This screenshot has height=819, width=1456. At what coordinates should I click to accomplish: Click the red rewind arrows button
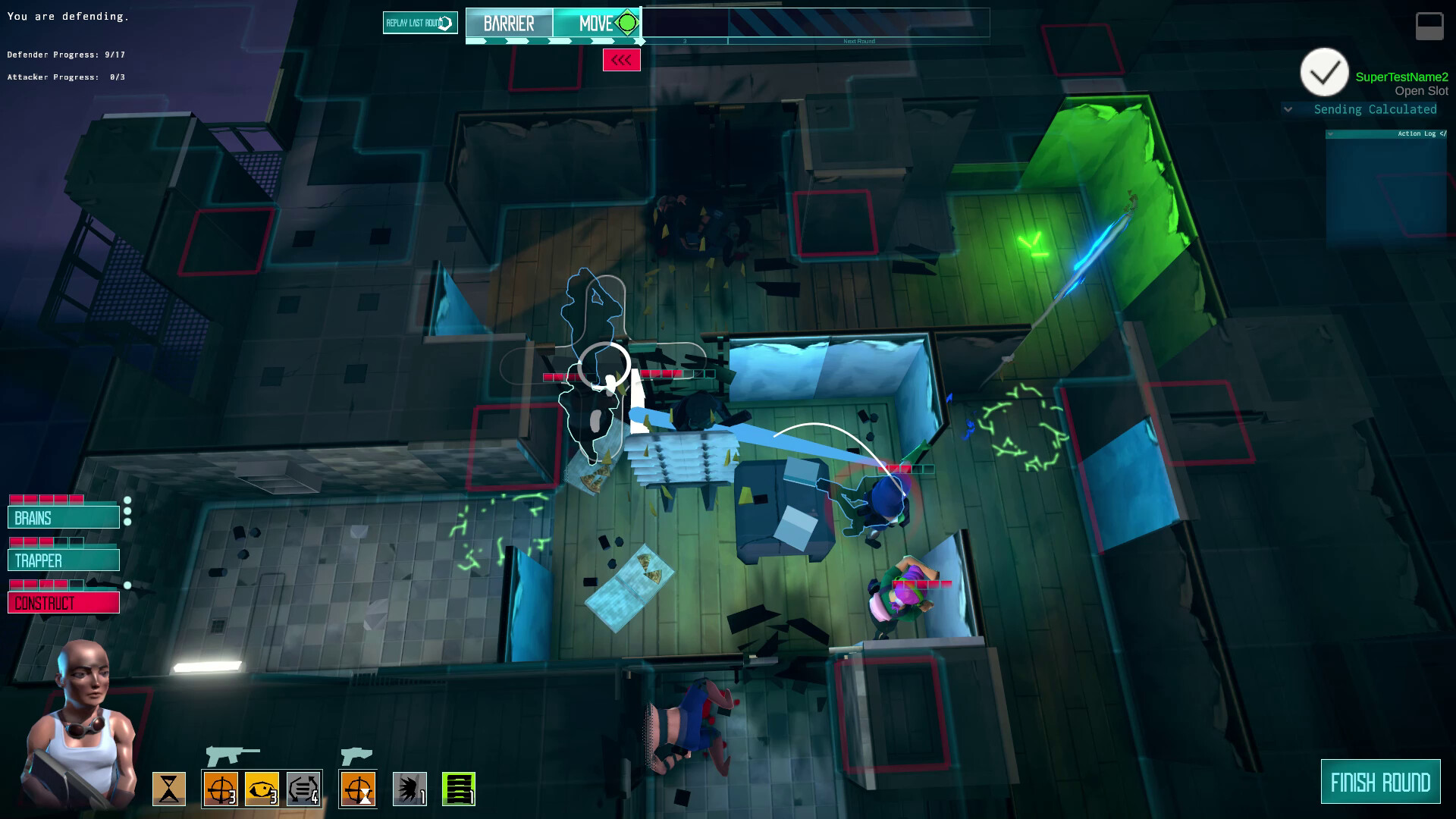click(x=622, y=60)
